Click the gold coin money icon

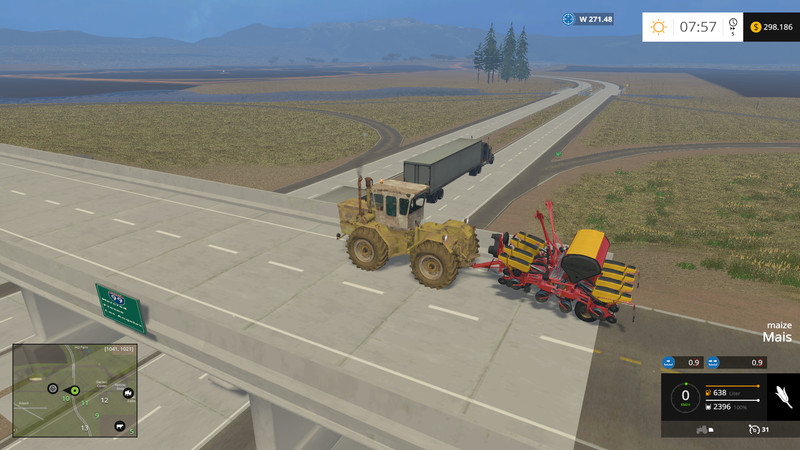coord(753,26)
